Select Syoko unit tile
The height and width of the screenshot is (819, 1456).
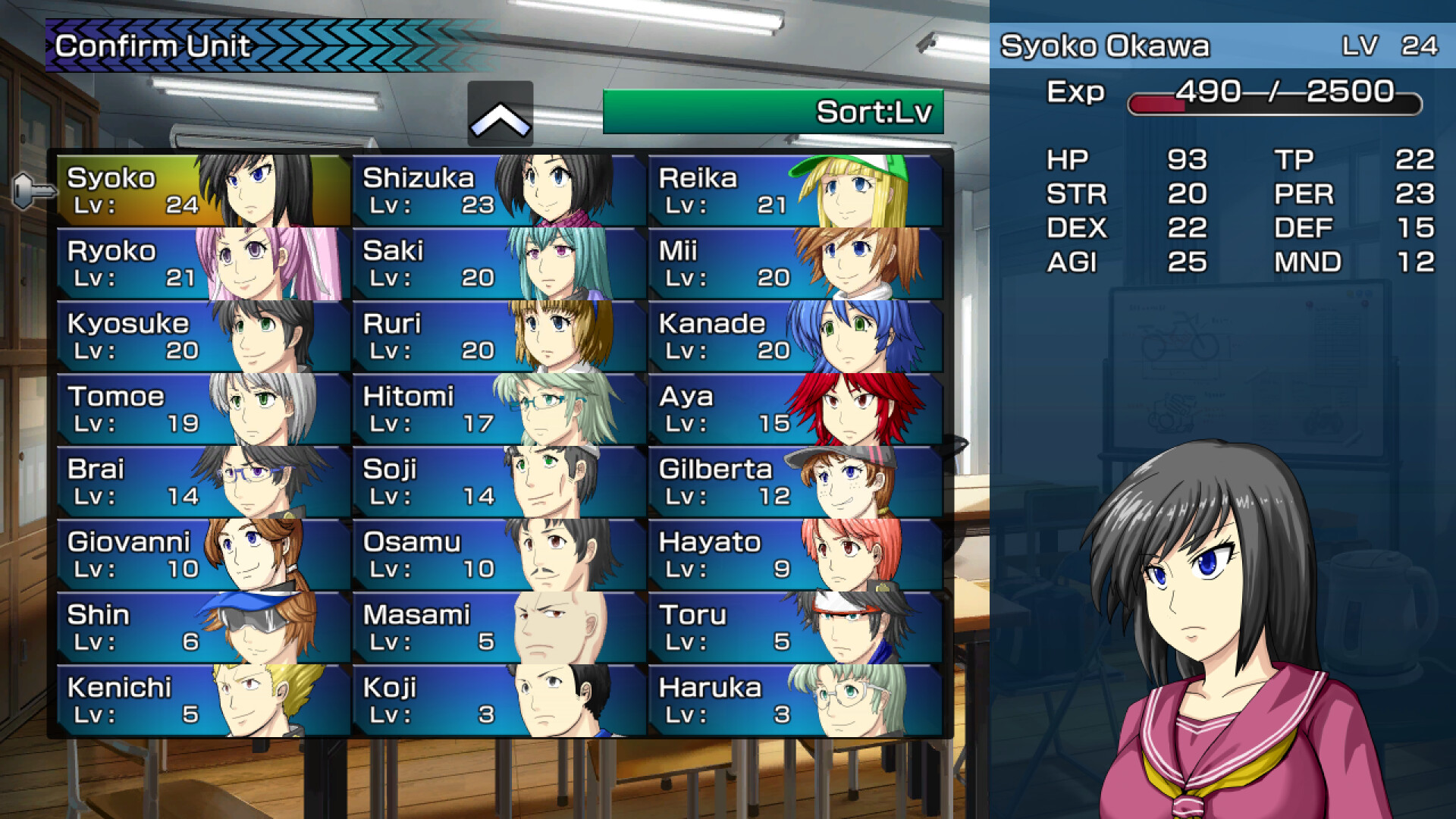[203, 191]
